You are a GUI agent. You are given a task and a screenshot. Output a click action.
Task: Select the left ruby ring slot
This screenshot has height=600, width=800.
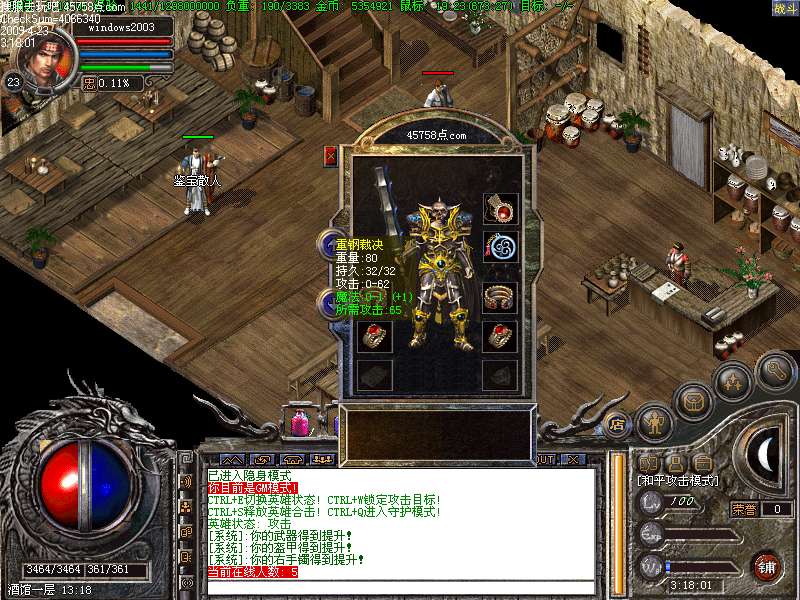coord(374,336)
